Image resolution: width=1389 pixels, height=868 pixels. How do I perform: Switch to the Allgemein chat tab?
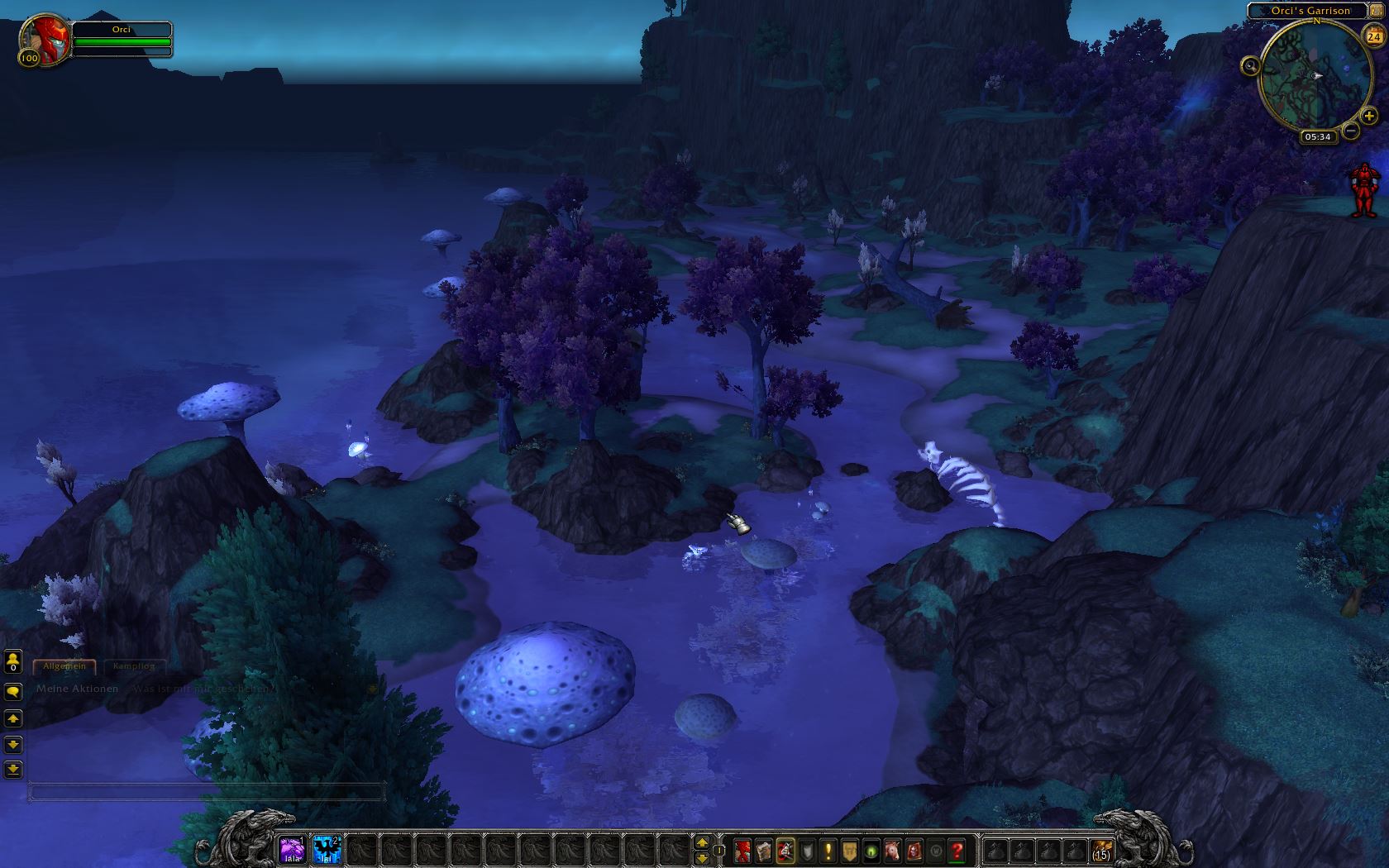[64, 665]
